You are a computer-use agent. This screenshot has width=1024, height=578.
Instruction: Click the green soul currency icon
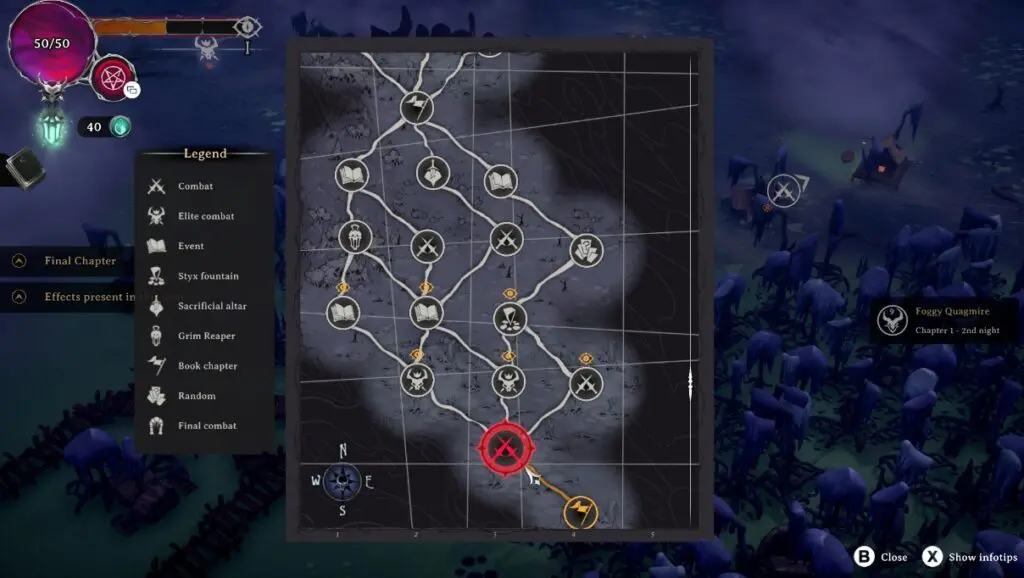tap(120, 127)
